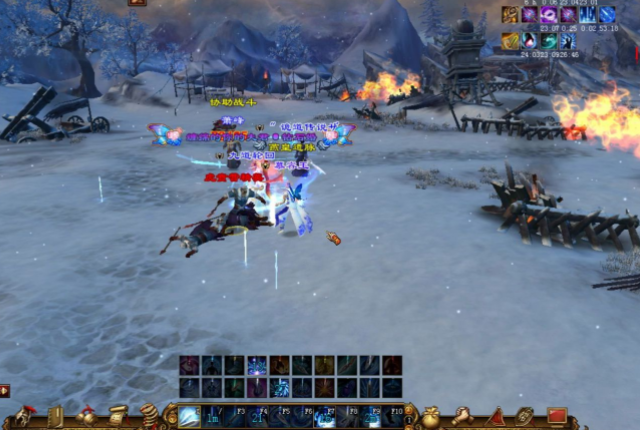Open the golden scroll menu icon
This screenshot has height=430, width=640.
pyautogui.click(x=118, y=415)
